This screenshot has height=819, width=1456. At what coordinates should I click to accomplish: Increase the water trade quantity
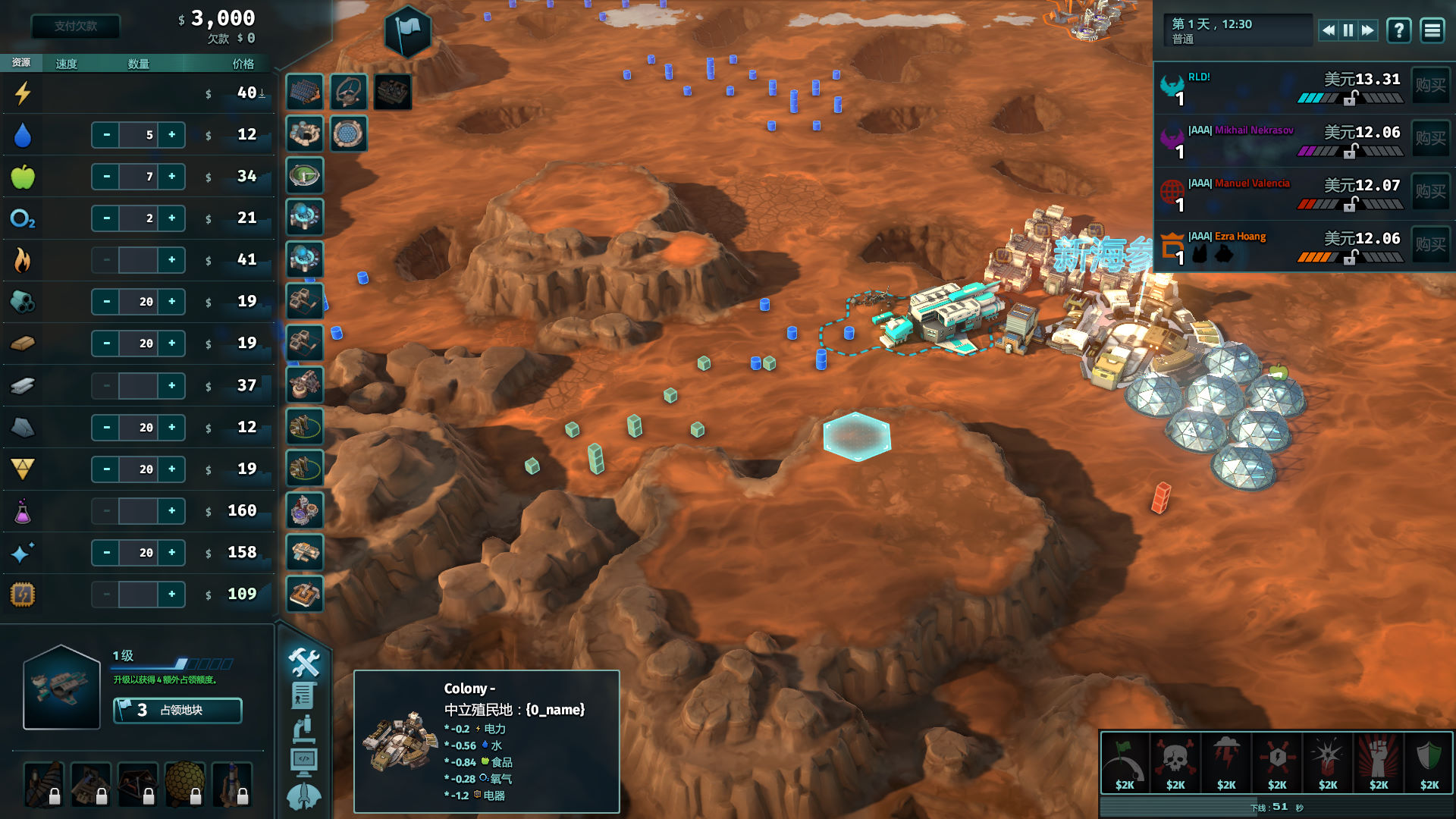(x=172, y=135)
